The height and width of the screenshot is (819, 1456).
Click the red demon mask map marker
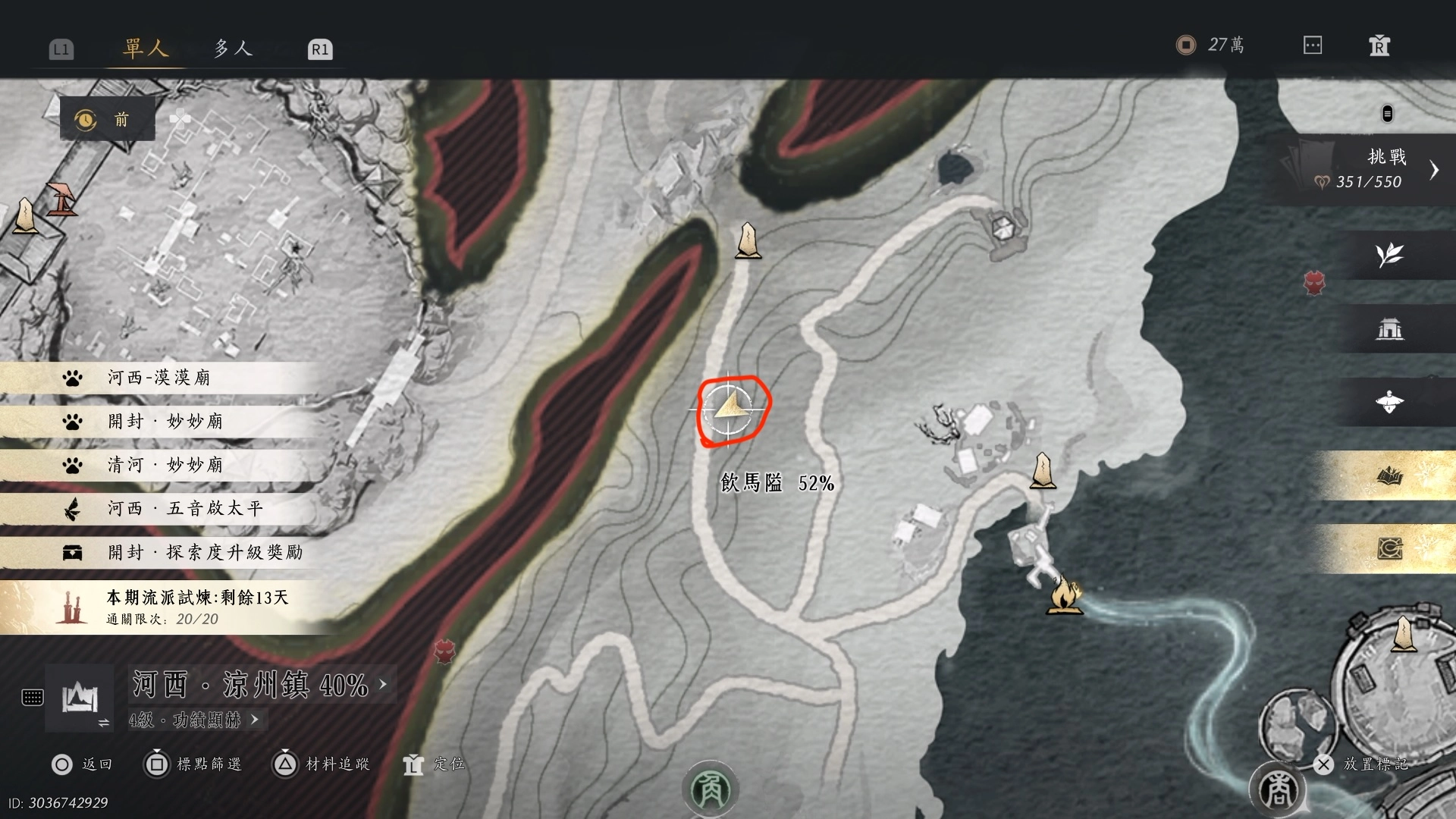1314,283
